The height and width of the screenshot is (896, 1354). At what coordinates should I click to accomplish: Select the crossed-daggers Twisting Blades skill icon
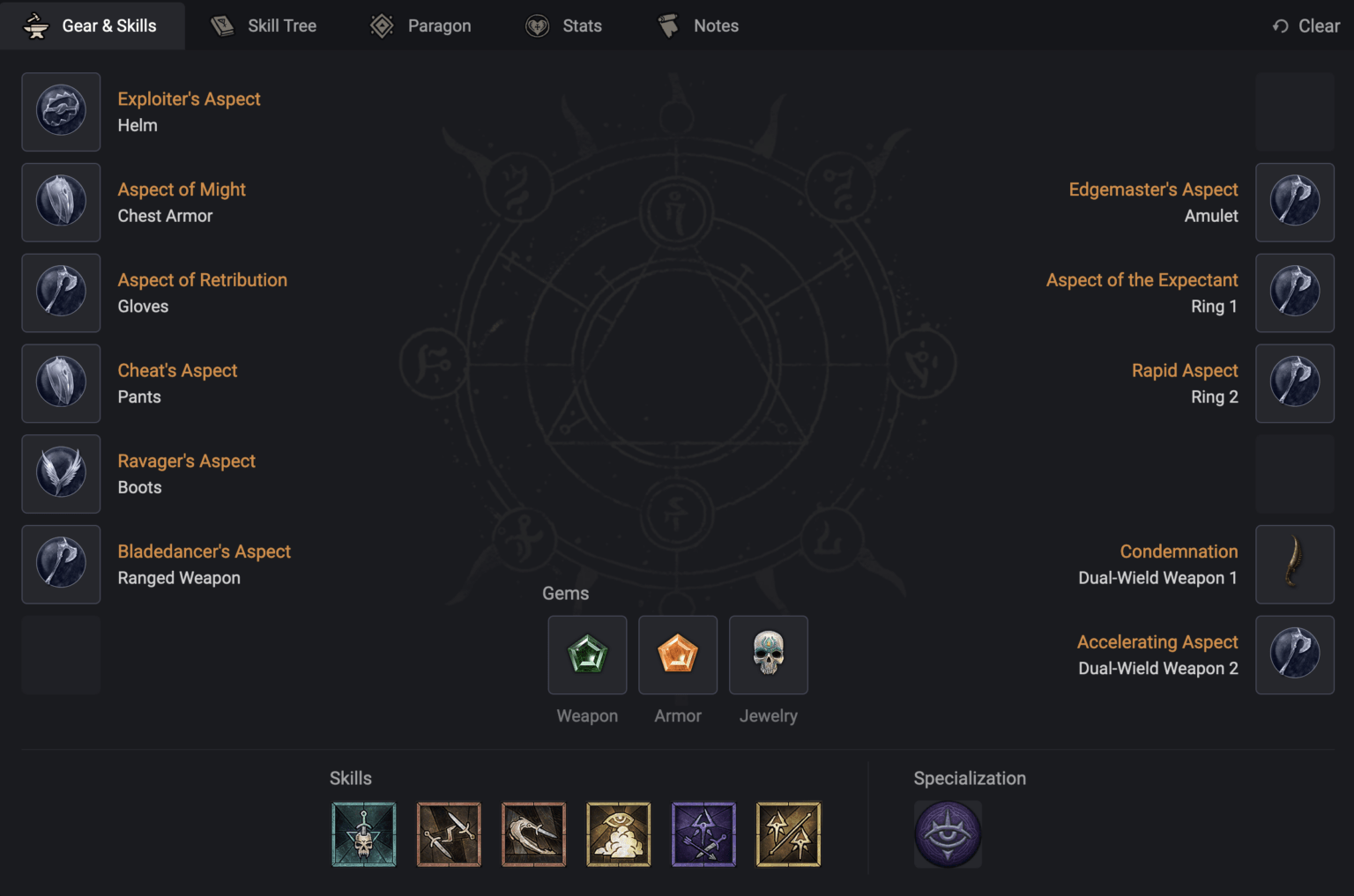coord(449,833)
